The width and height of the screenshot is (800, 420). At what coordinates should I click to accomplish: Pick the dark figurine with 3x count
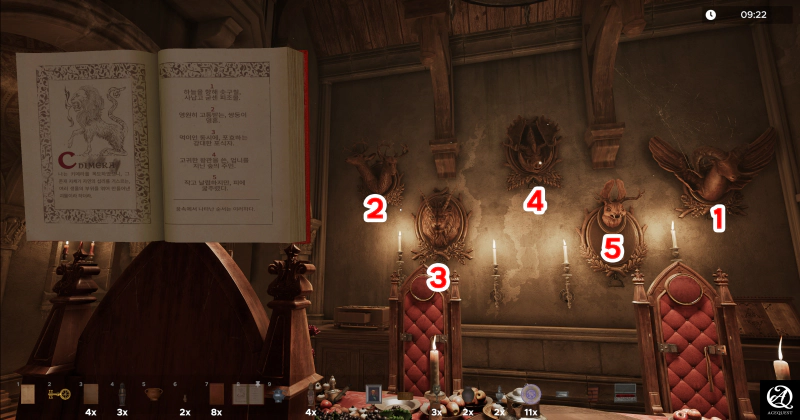[121, 394]
